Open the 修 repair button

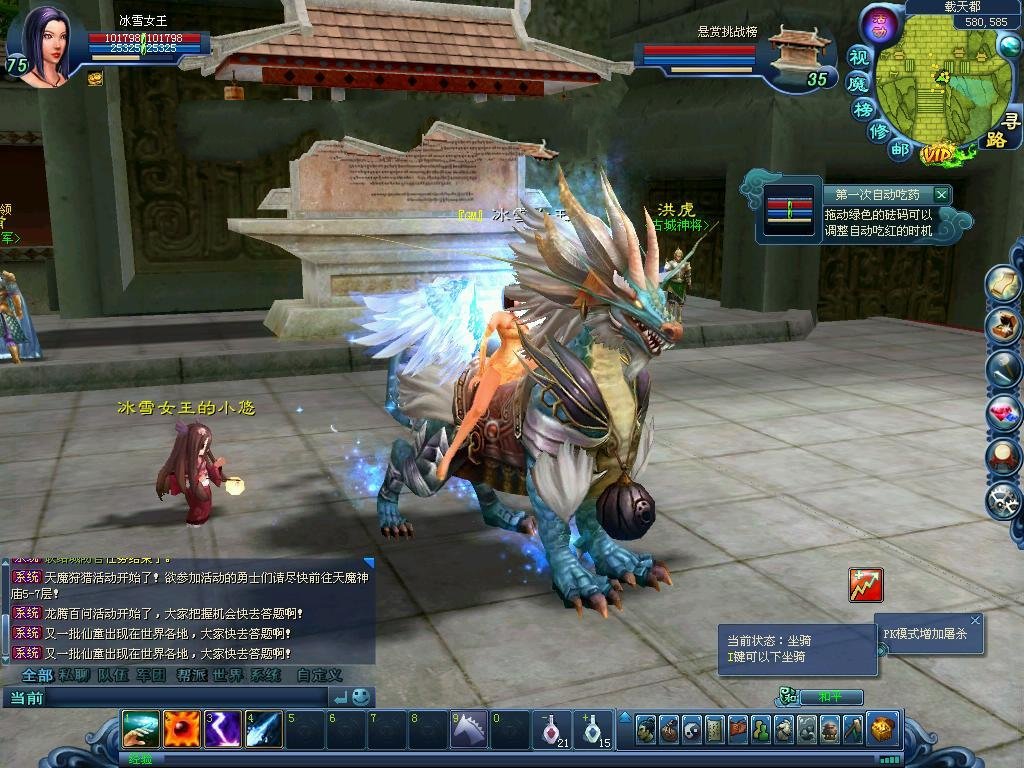[878, 132]
